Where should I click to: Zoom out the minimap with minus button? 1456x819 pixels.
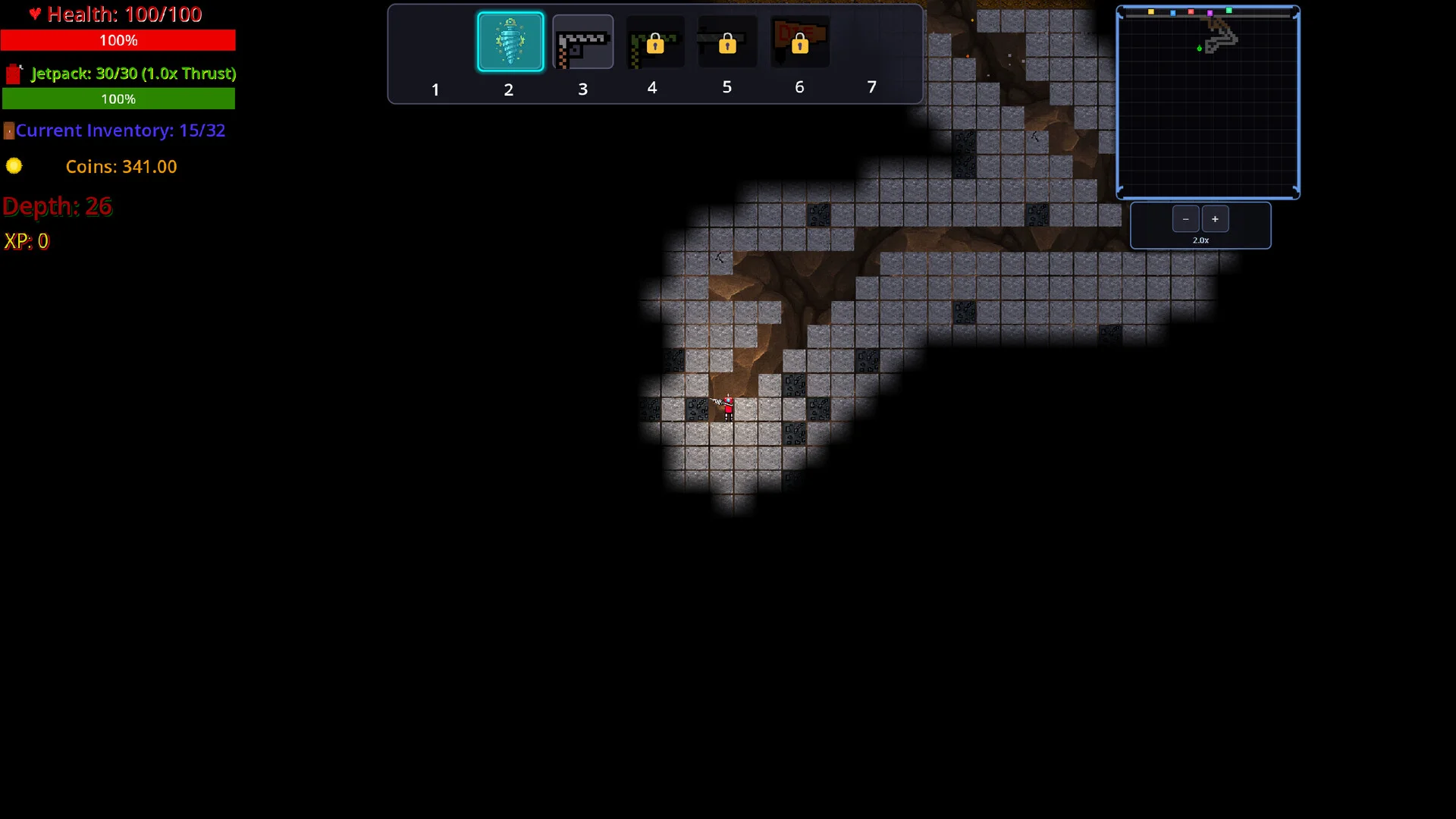click(x=1185, y=219)
